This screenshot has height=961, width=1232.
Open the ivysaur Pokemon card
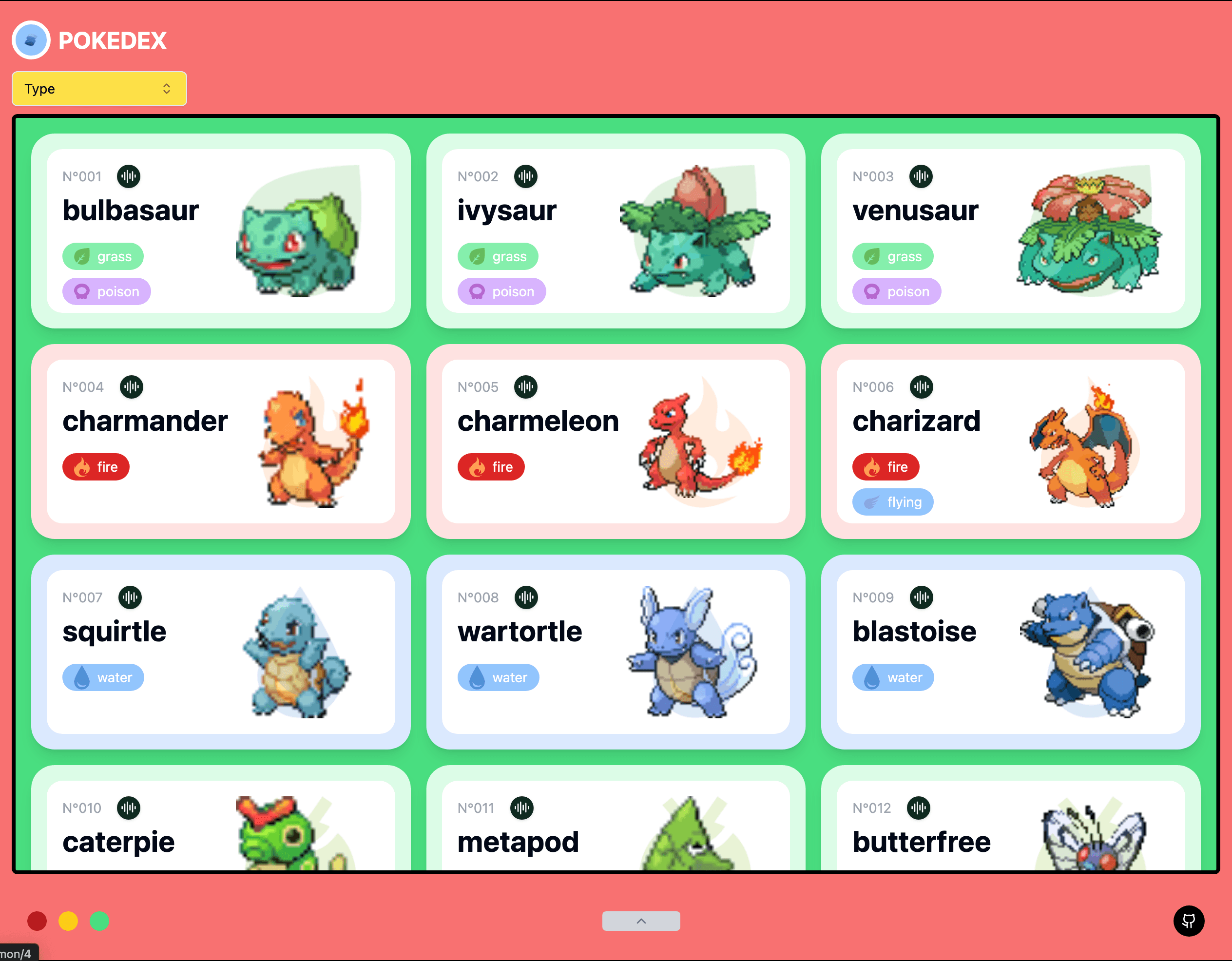[615, 231]
